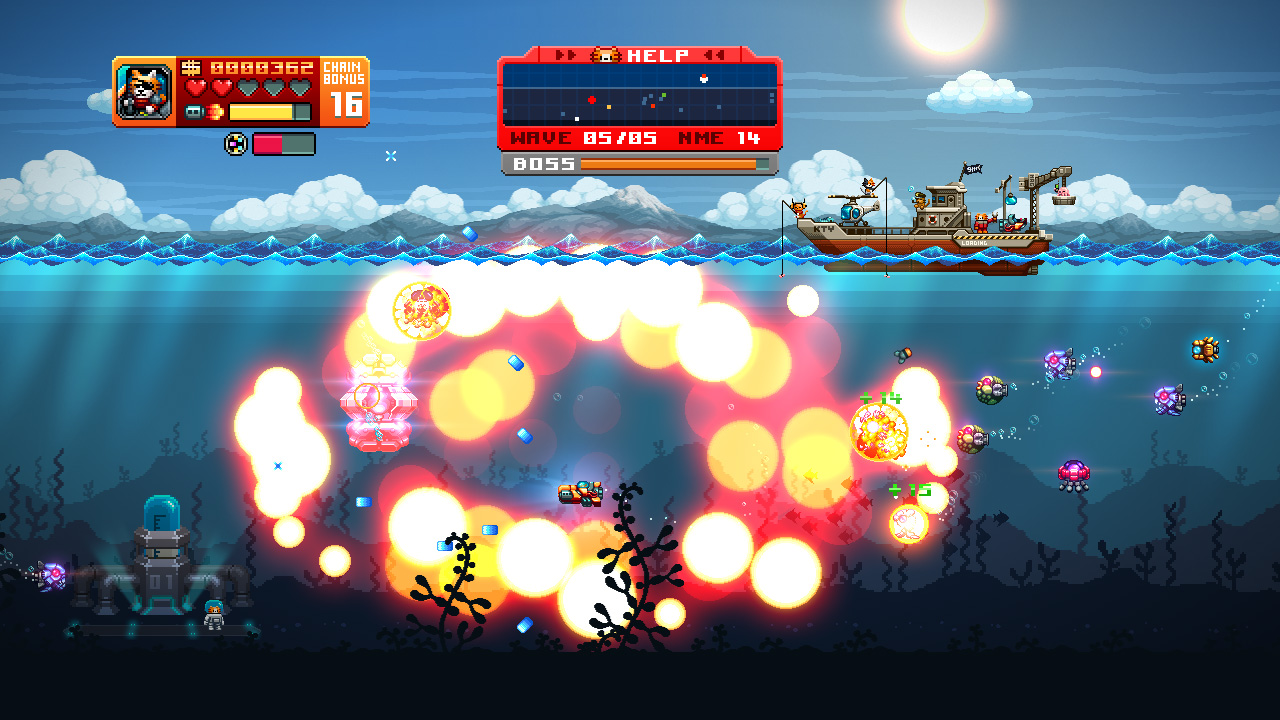Click the kitten face atop the HELP panel
The width and height of the screenshot is (1280, 720).
click(x=605, y=55)
